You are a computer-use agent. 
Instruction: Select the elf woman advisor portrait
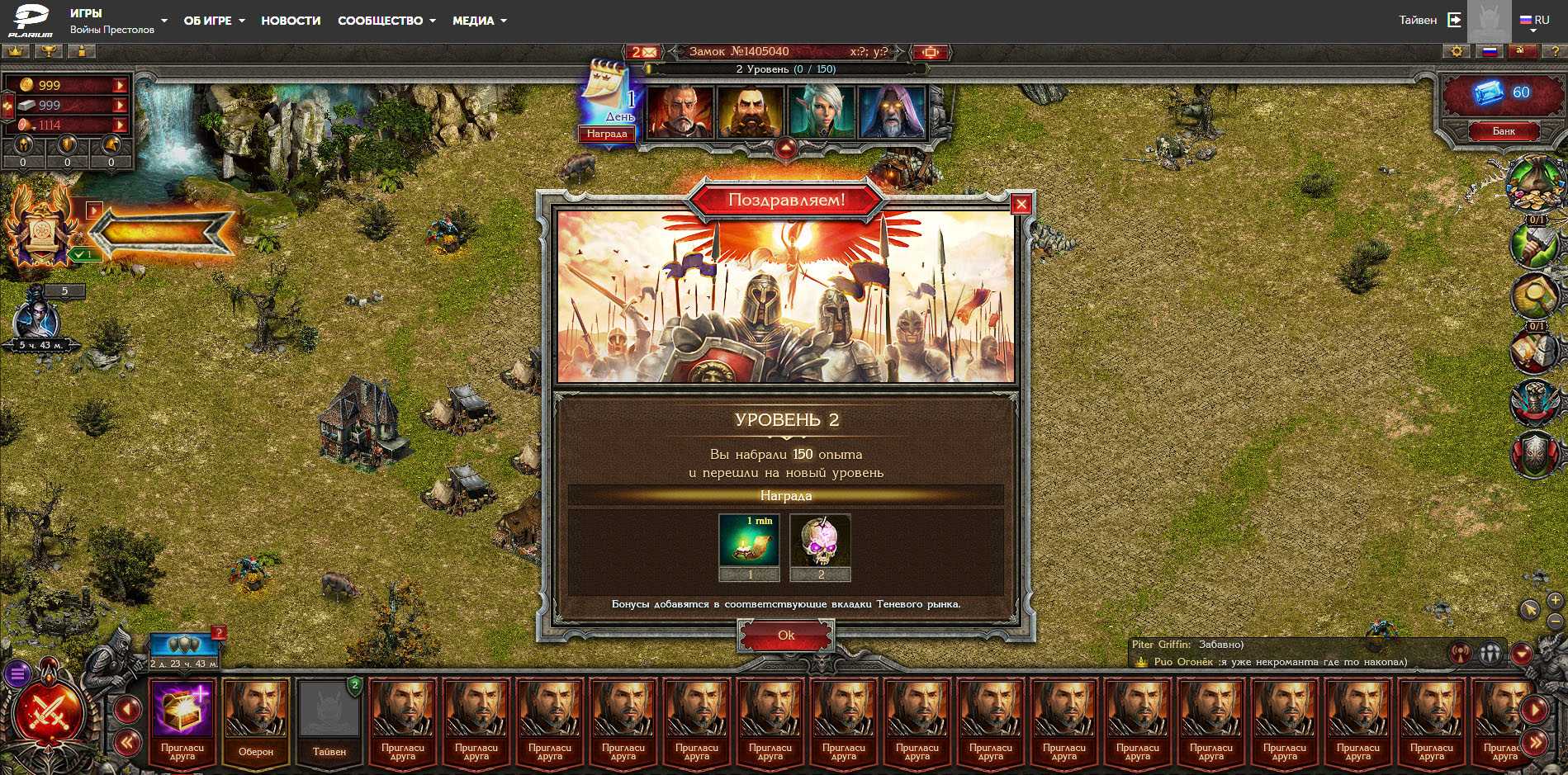pos(821,111)
